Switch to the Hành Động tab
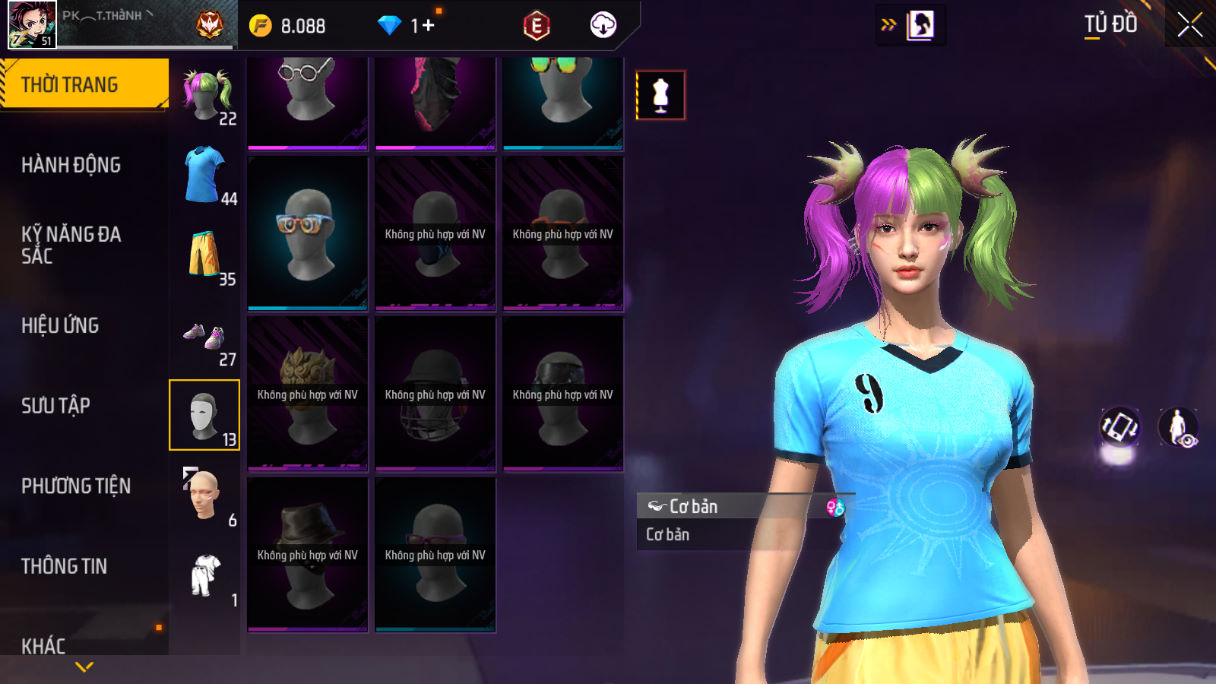 coord(71,165)
